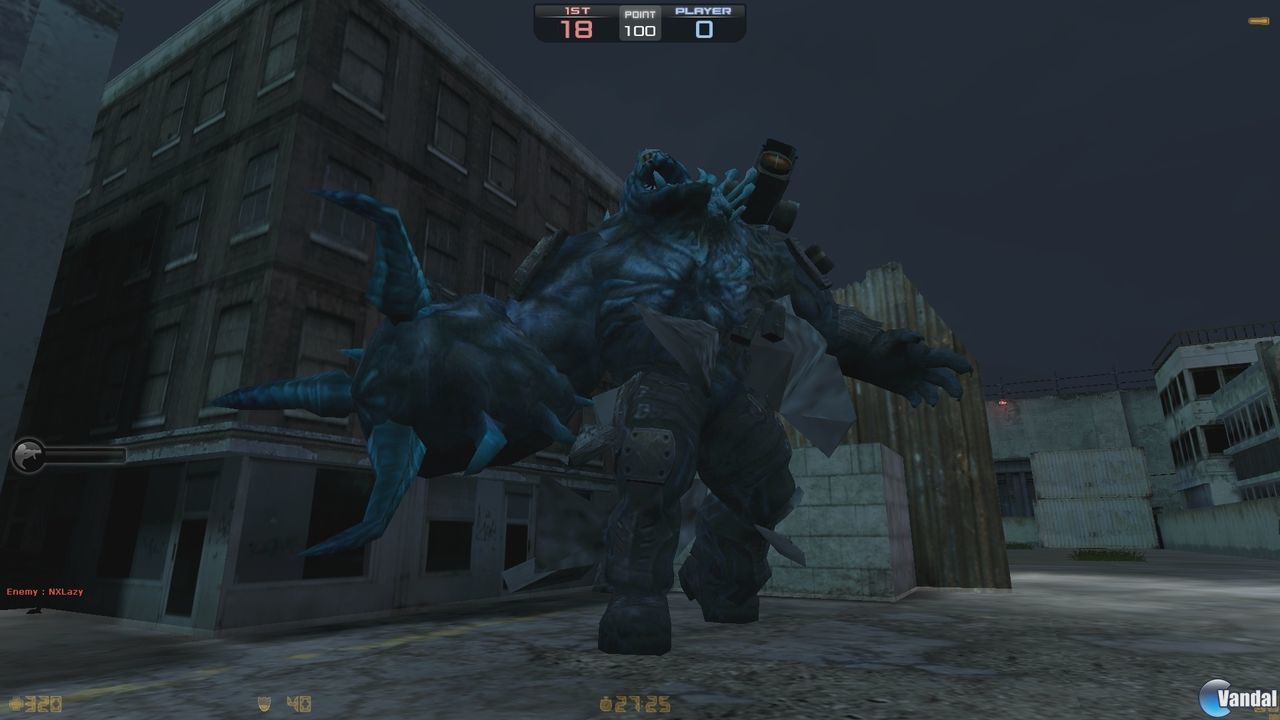Expand the POINT 100 scoreboard panel
This screenshot has height=720, width=1280.
pyautogui.click(x=638, y=22)
